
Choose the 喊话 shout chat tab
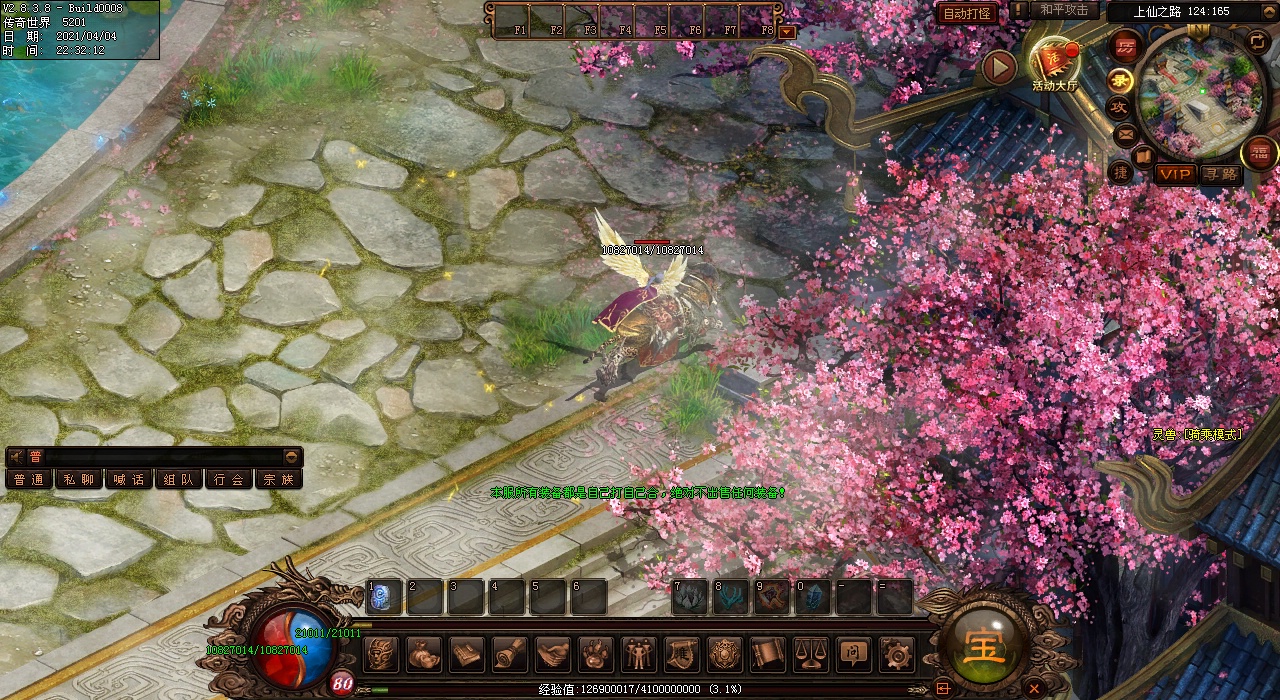coord(128,479)
